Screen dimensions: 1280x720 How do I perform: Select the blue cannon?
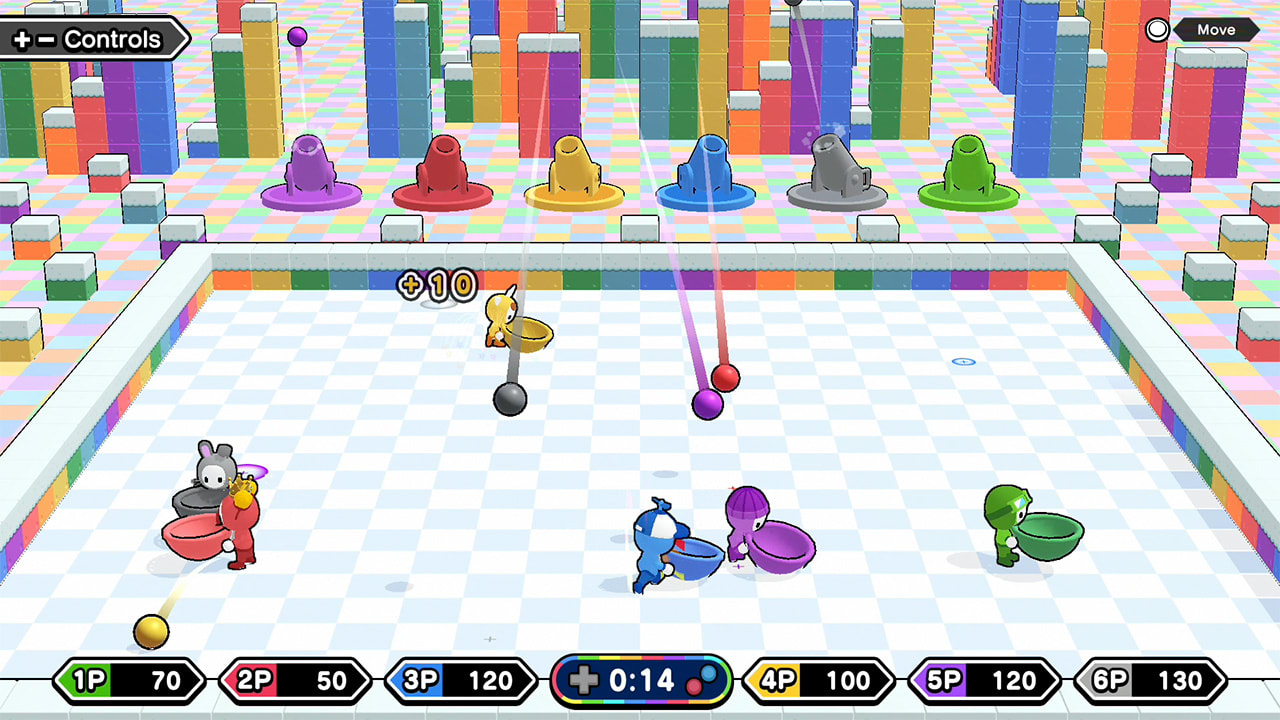click(702, 170)
